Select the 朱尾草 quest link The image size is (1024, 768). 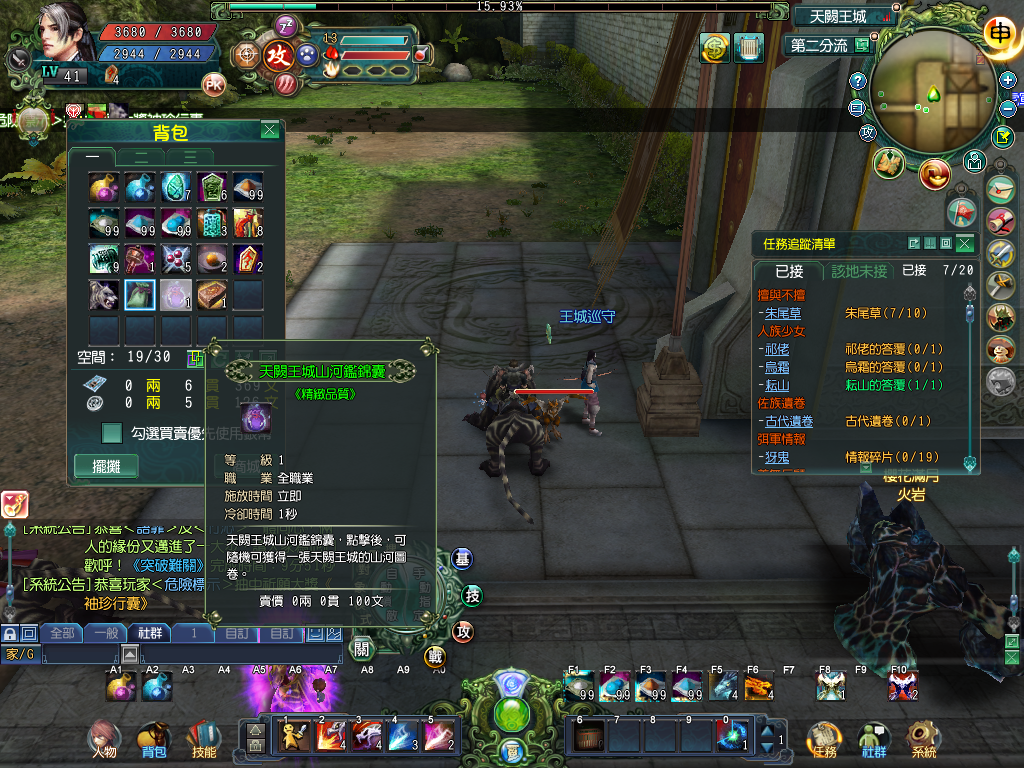pos(777,313)
